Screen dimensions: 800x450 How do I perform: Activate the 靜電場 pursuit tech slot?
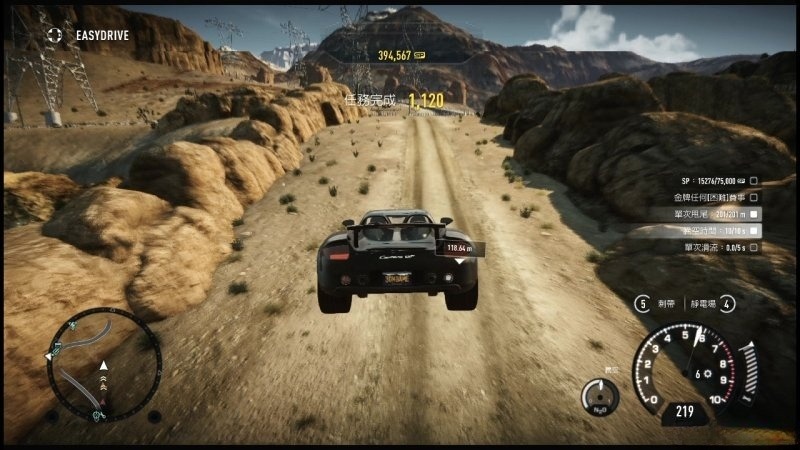coord(727,303)
